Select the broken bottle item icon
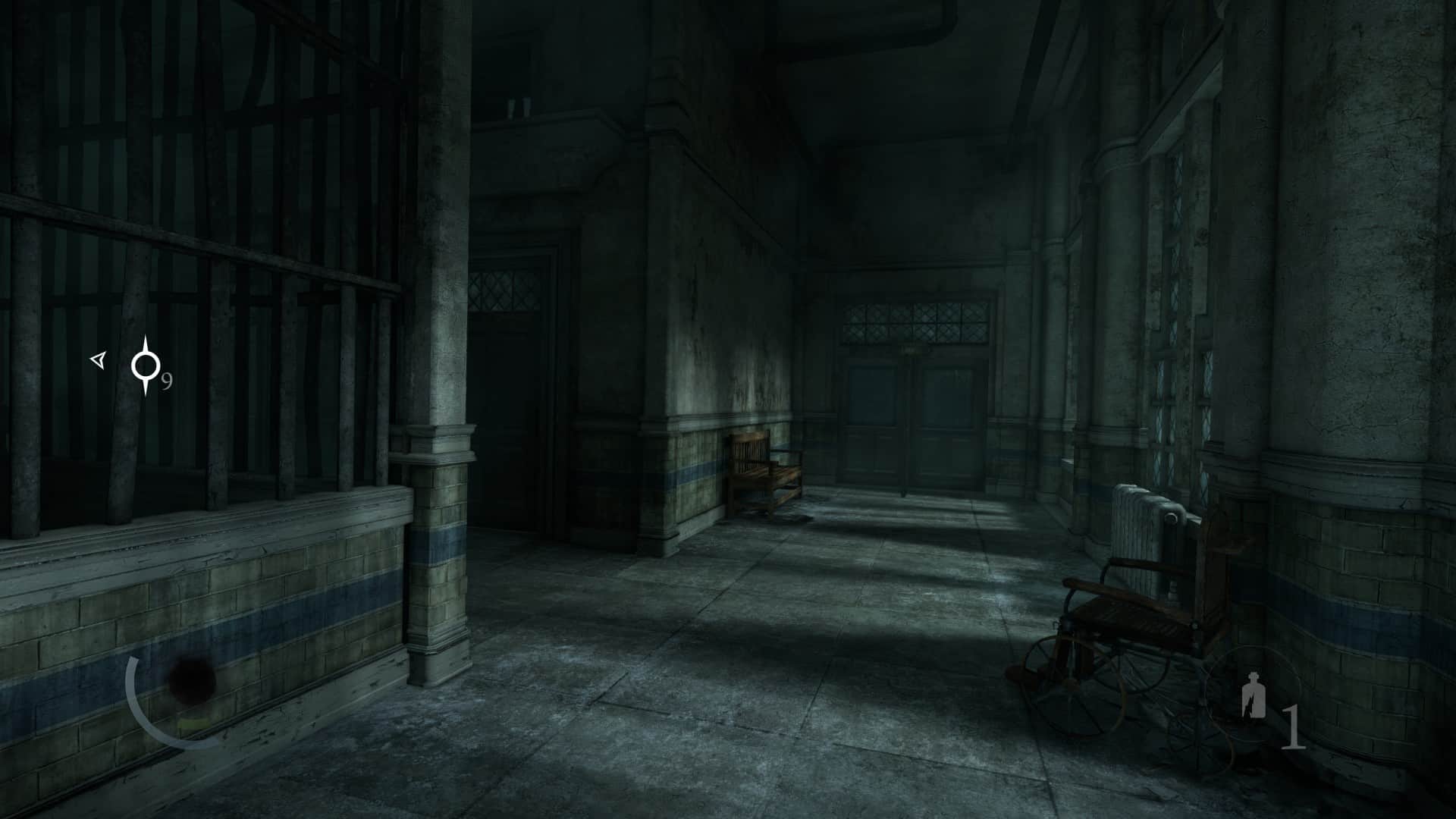The height and width of the screenshot is (819, 1456). point(1250,697)
